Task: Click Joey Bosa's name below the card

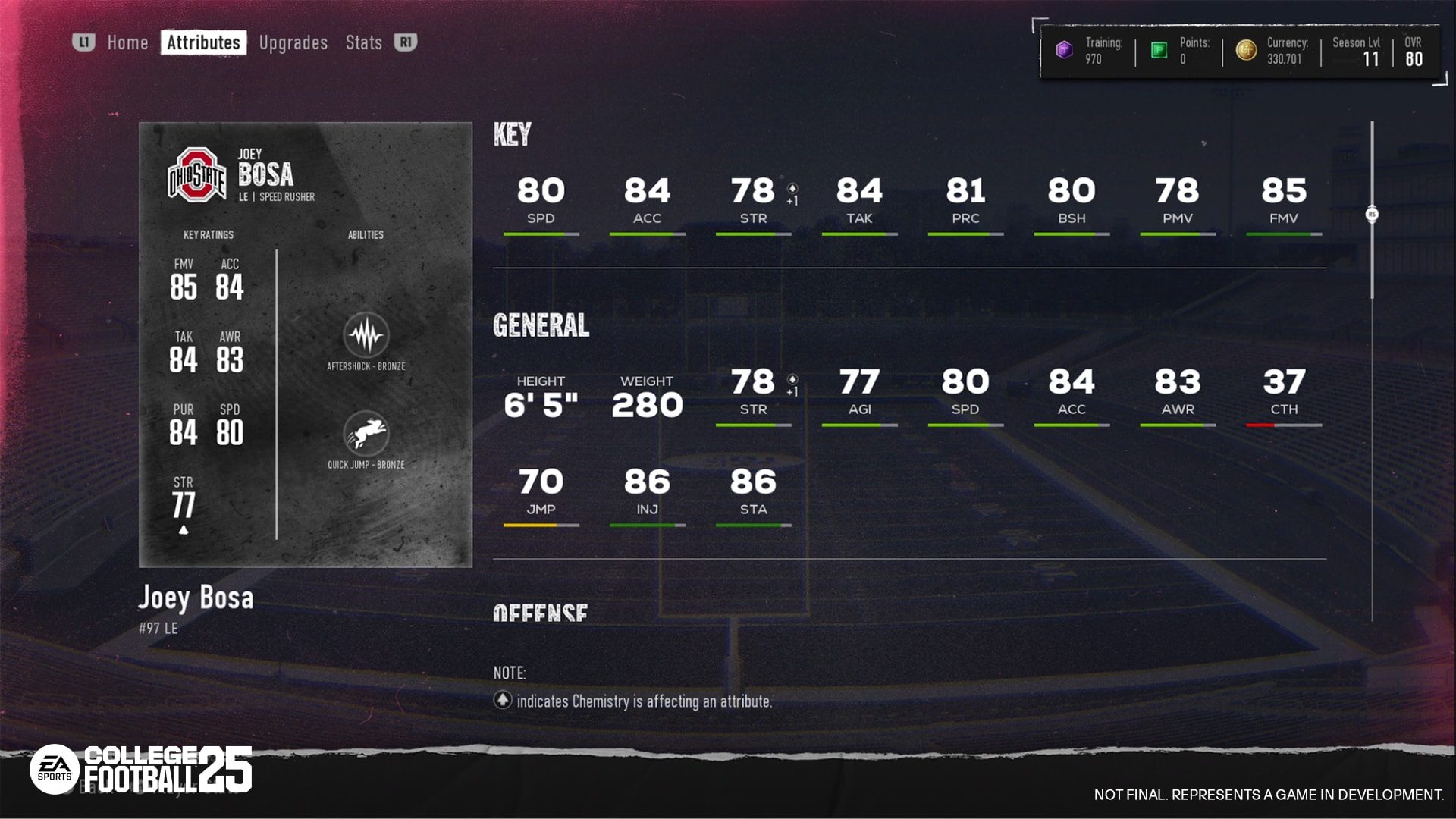Action: (196, 598)
